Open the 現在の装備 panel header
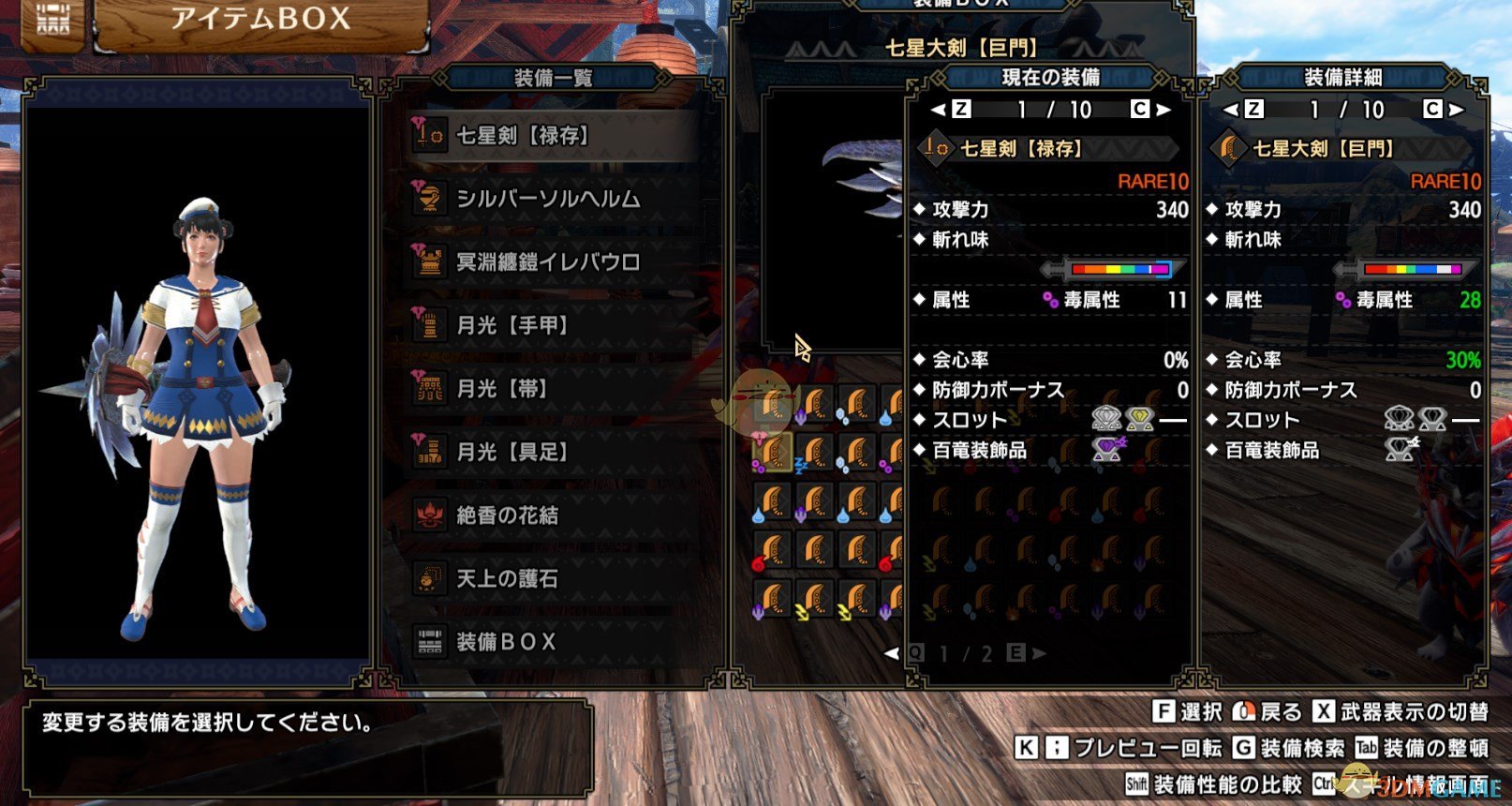The width and height of the screenshot is (1512, 806). pos(1049,78)
